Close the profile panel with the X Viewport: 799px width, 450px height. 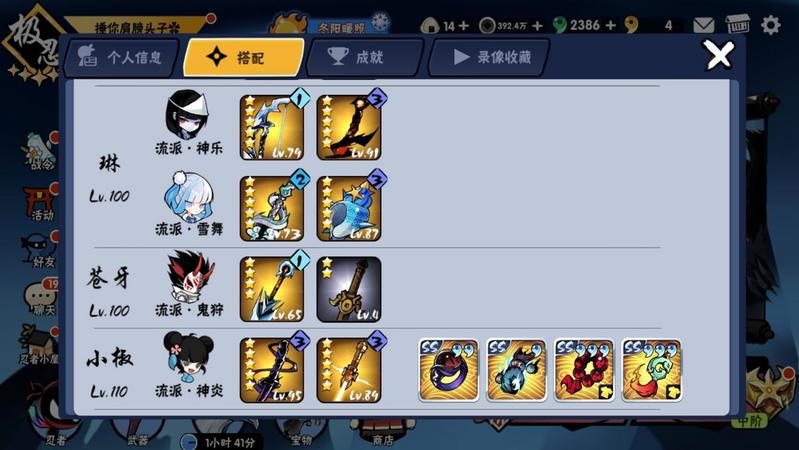pyautogui.click(x=719, y=56)
